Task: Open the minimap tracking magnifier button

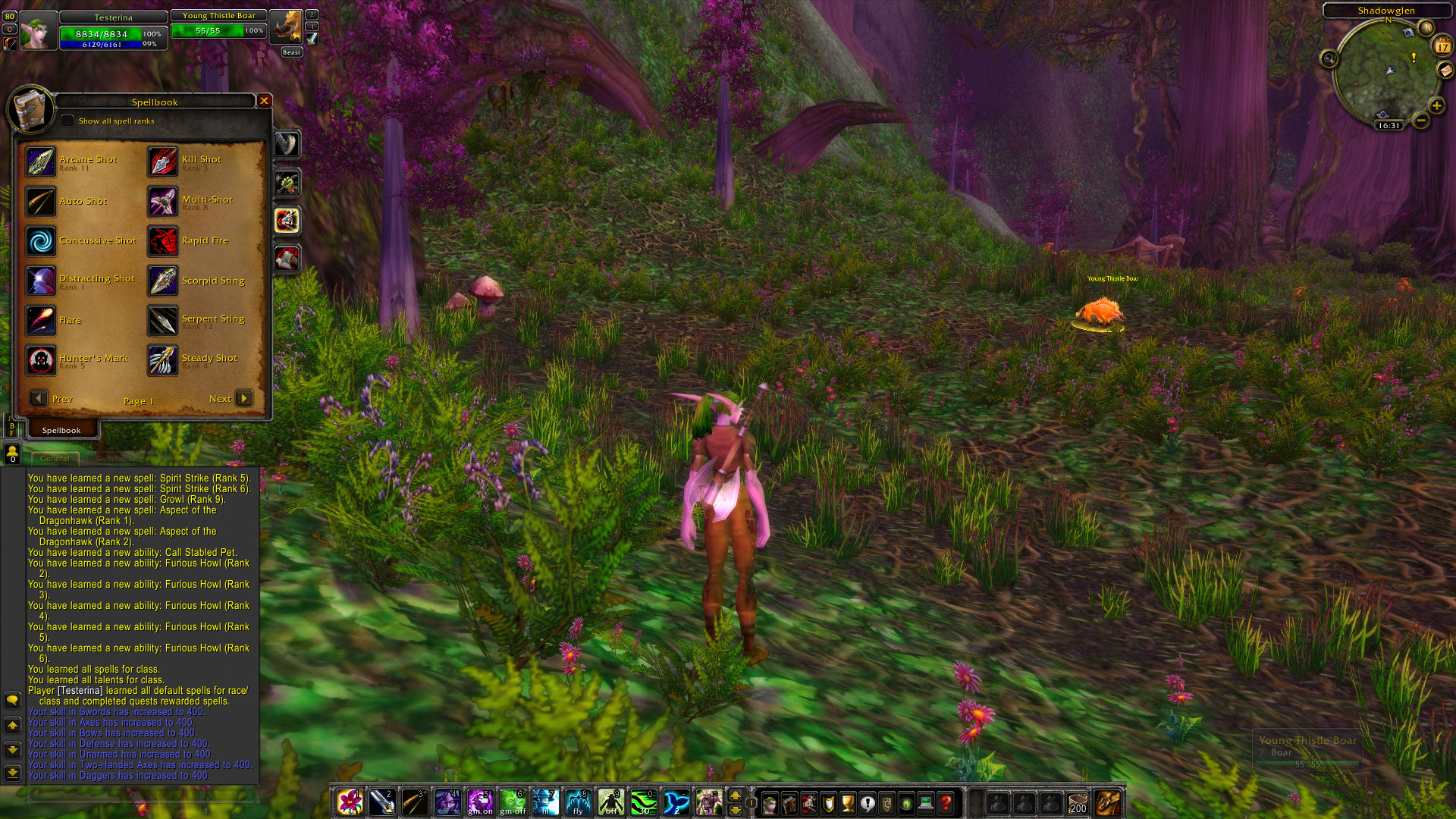Action: tap(1329, 58)
